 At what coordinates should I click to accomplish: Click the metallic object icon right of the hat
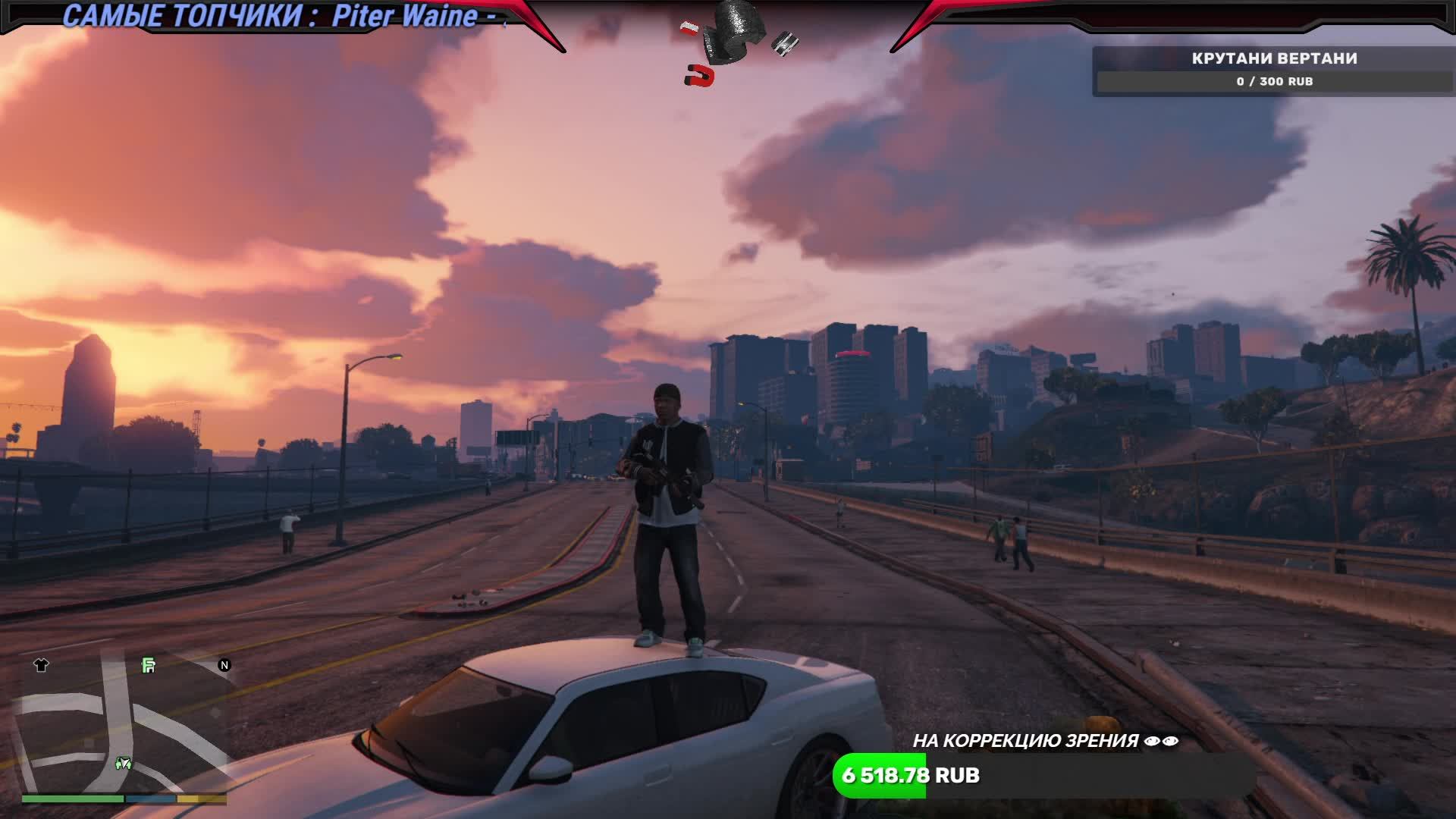pos(785,43)
